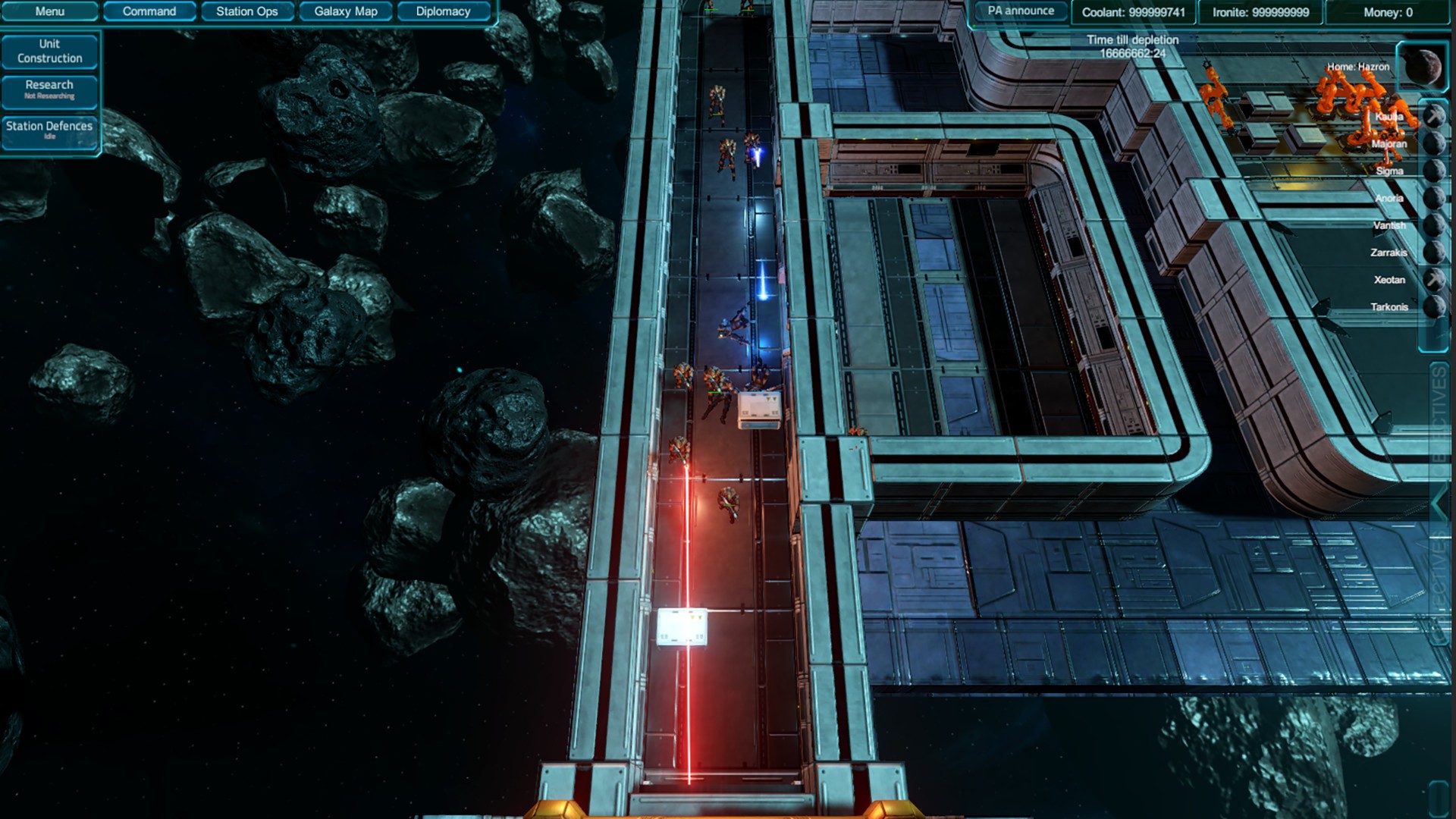Expand the Unit Construction panel
The height and width of the screenshot is (819, 1456).
click(x=50, y=51)
